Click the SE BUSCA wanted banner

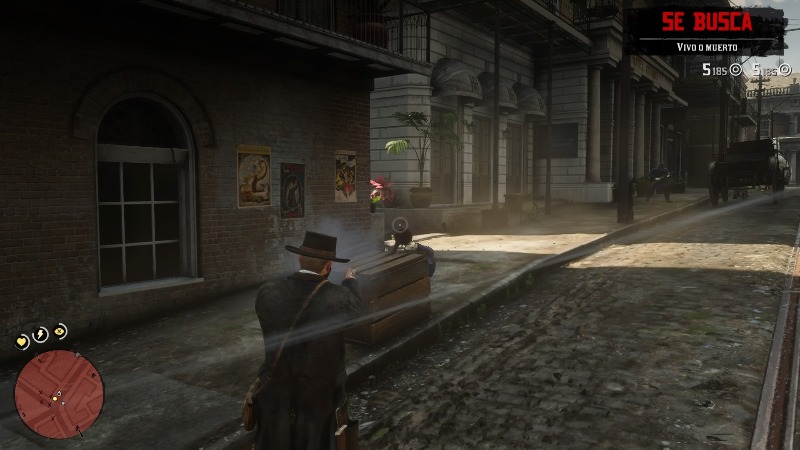707,22
